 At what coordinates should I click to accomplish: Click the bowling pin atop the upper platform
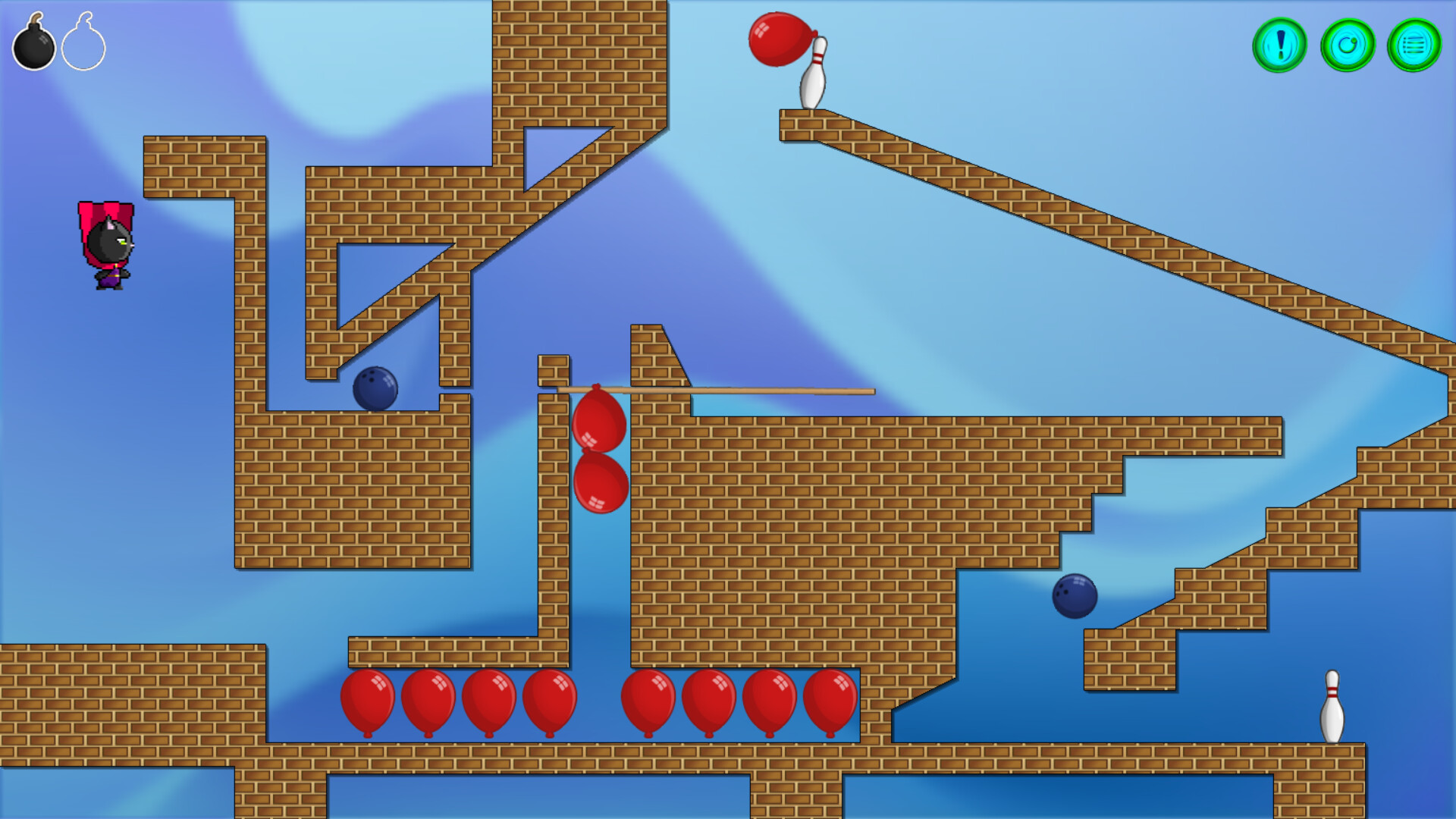click(x=813, y=72)
